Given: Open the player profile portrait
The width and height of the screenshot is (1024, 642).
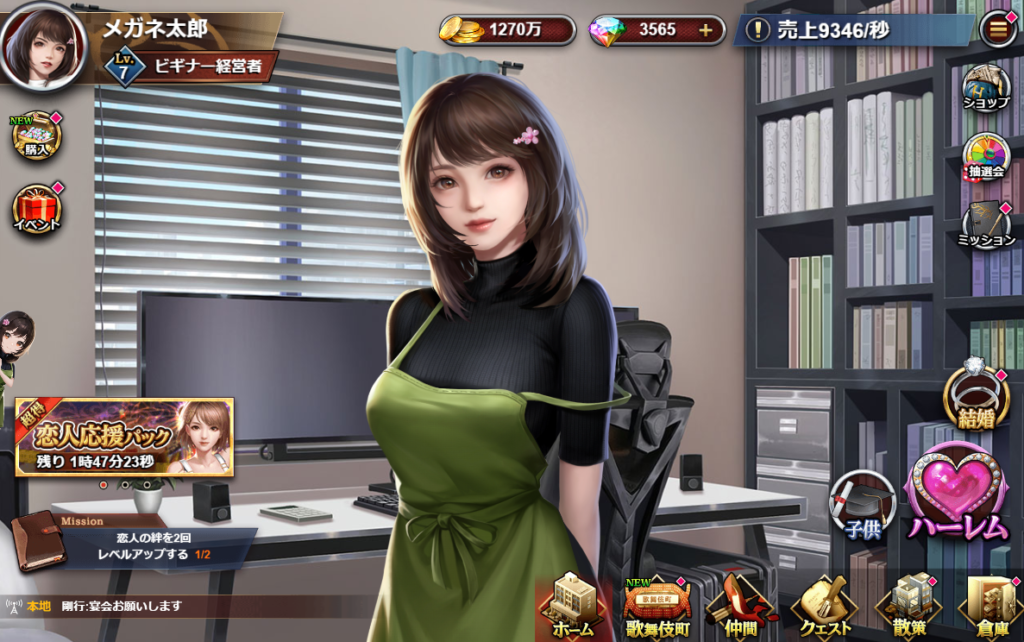Looking at the screenshot, I should [x=43, y=43].
